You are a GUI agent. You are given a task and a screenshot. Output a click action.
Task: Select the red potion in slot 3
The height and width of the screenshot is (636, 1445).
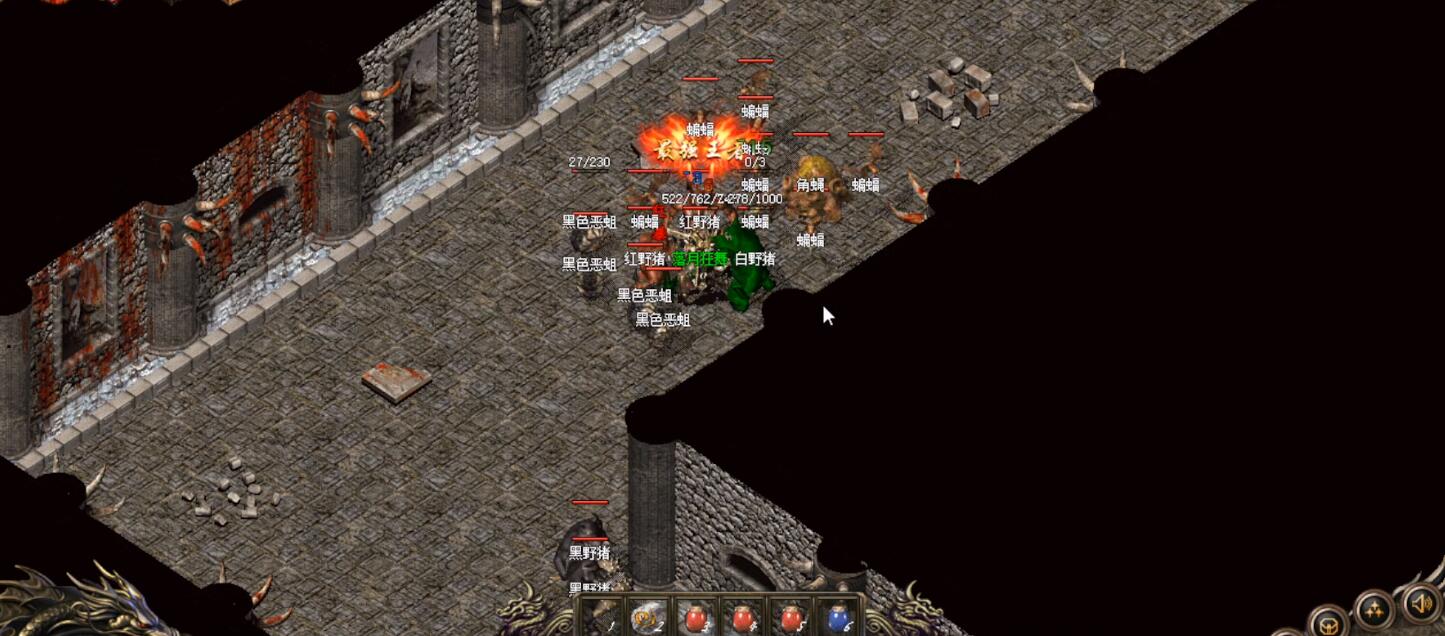click(695, 620)
